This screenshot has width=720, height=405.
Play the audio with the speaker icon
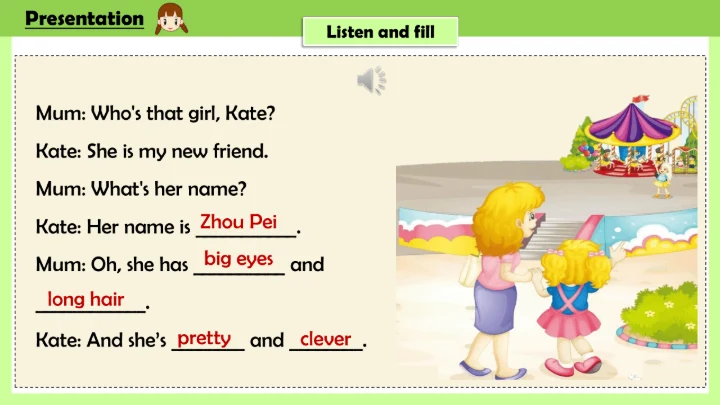tap(372, 79)
